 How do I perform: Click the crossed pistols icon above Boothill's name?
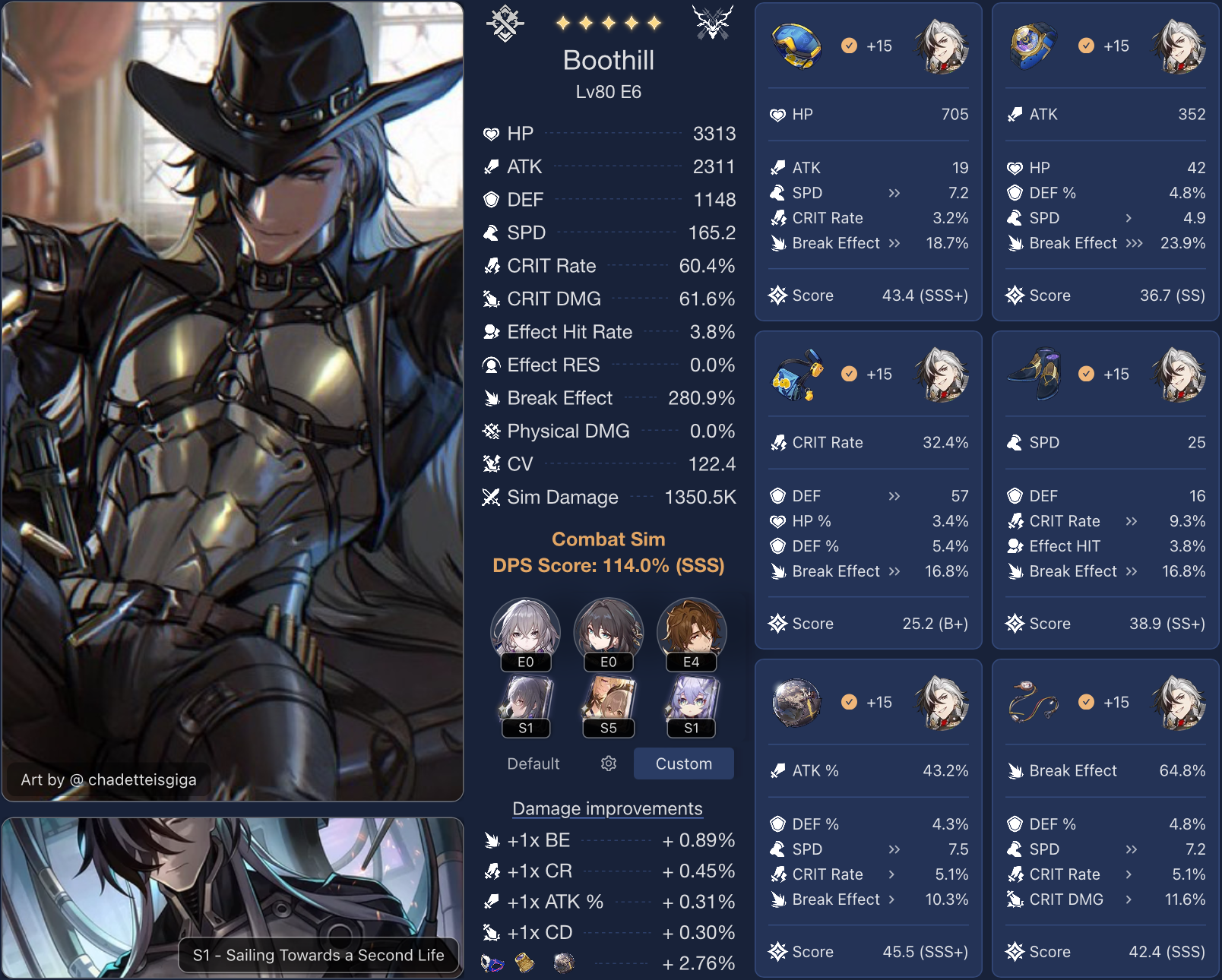pos(712,22)
